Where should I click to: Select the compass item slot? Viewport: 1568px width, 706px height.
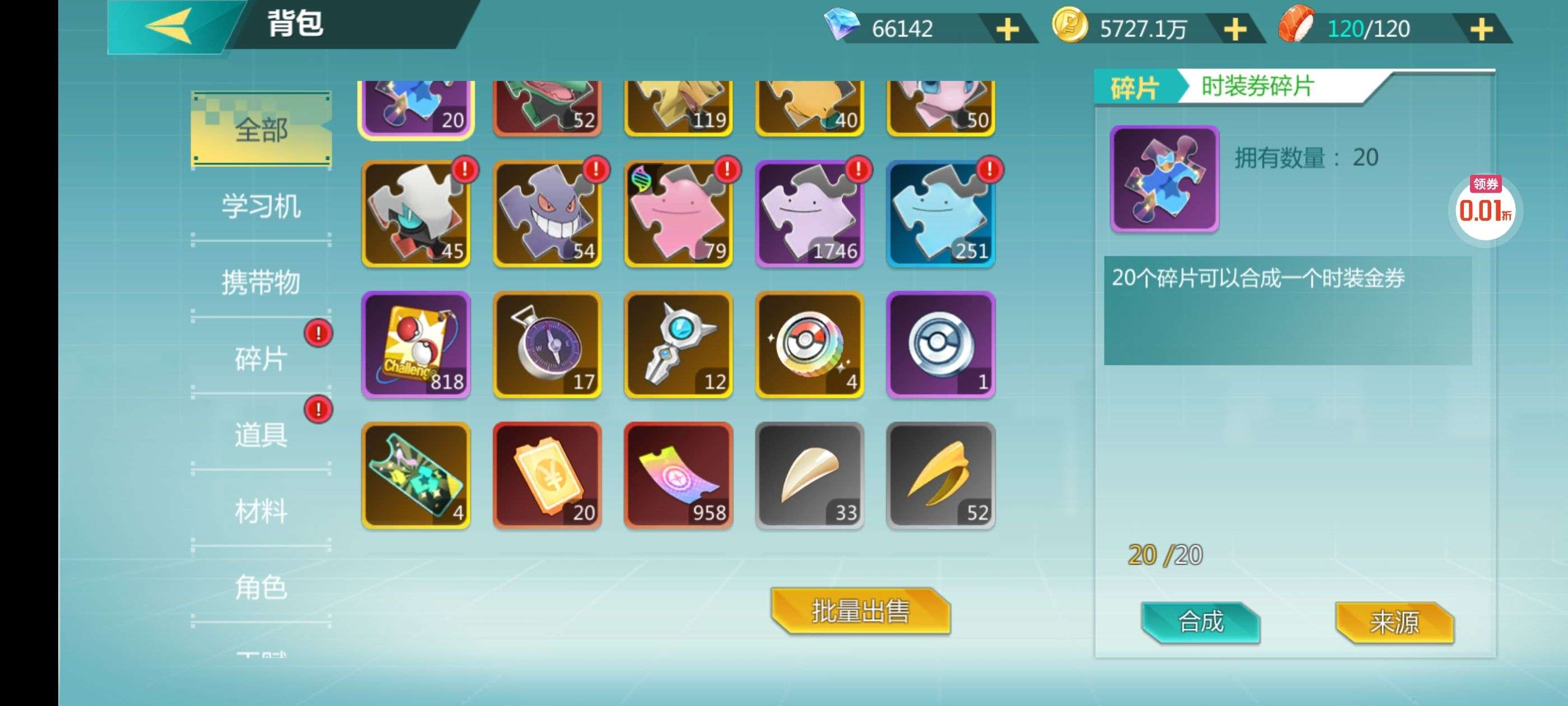click(x=547, y=345)
